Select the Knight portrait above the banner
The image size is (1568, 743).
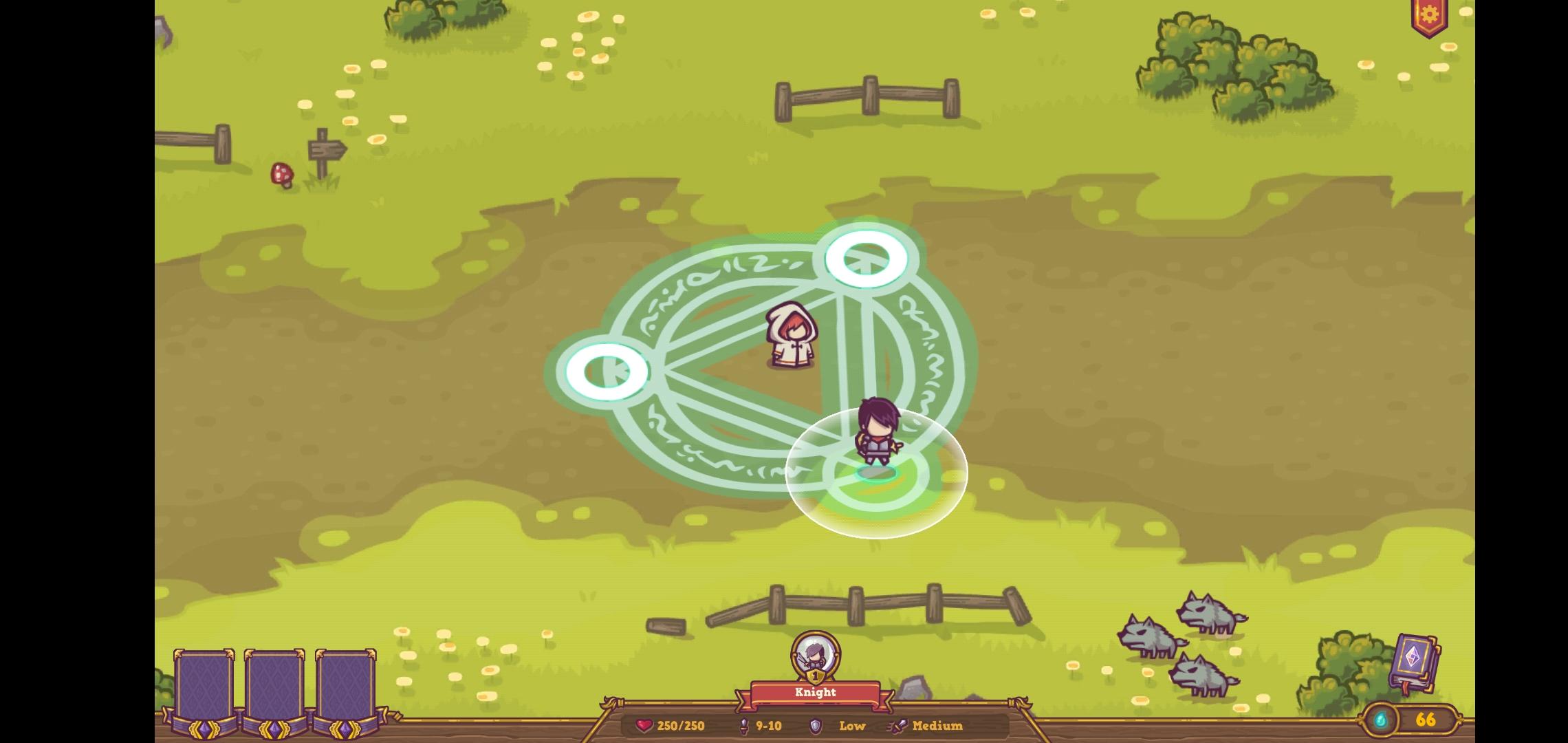click(x=815, y=653)
